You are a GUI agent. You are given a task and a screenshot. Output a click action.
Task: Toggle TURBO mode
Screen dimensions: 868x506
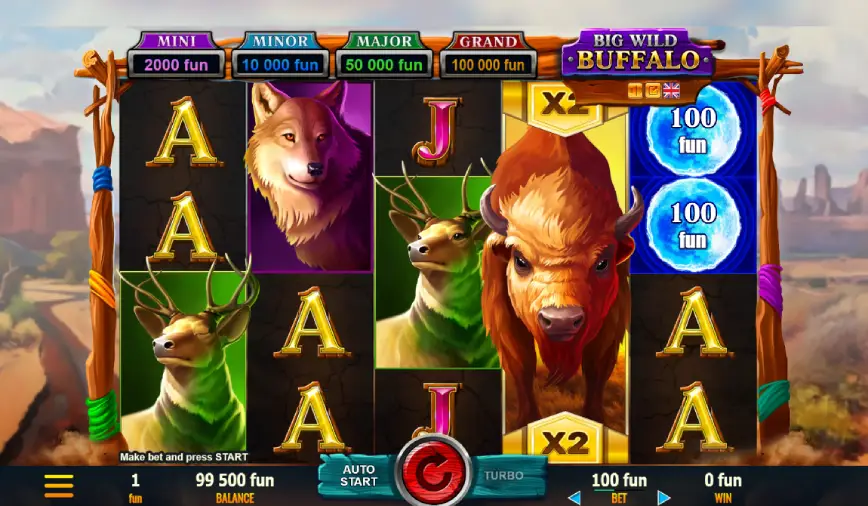505,475
